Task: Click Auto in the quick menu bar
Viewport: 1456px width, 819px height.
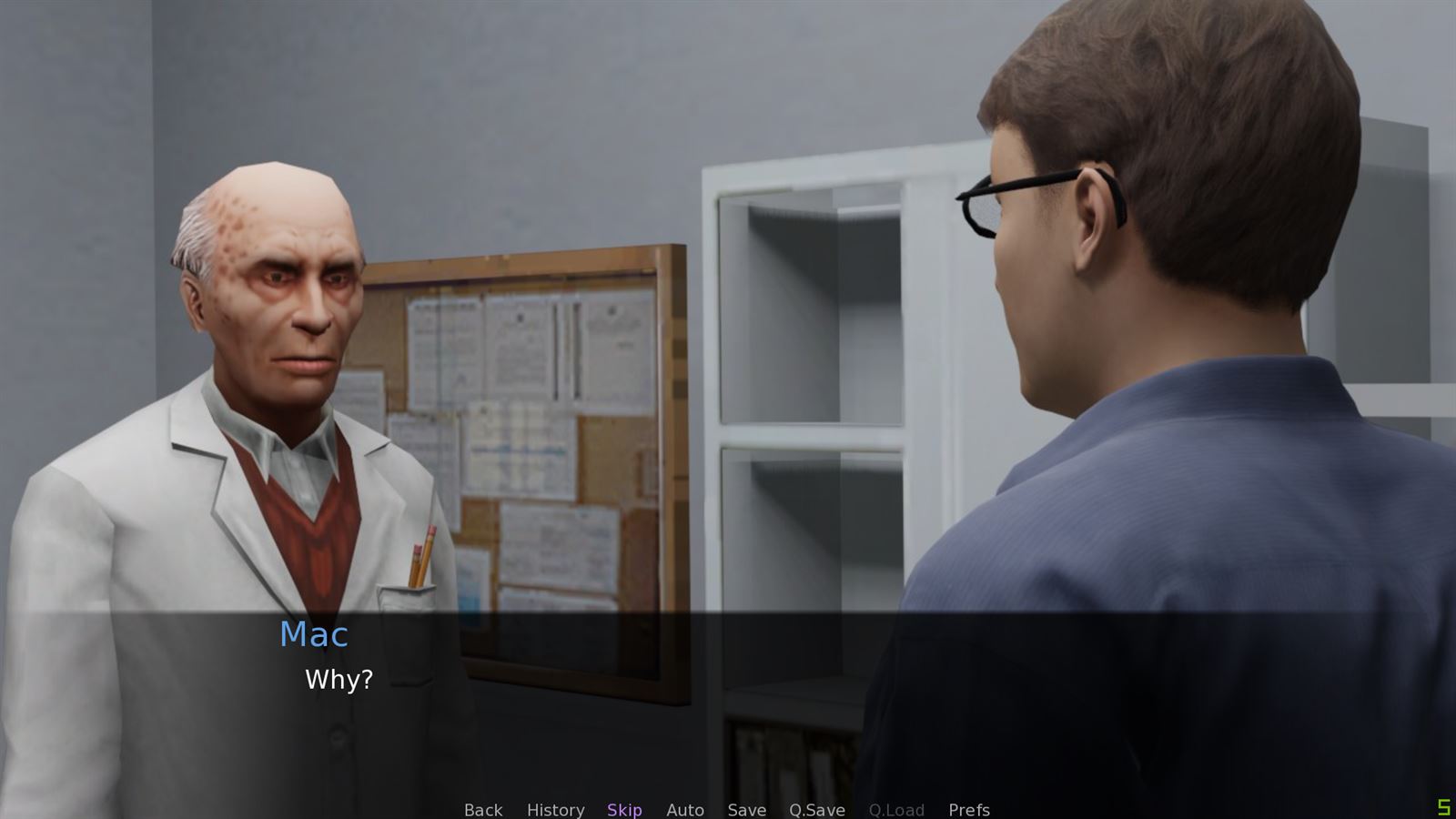Action: [x=685, y=810]
